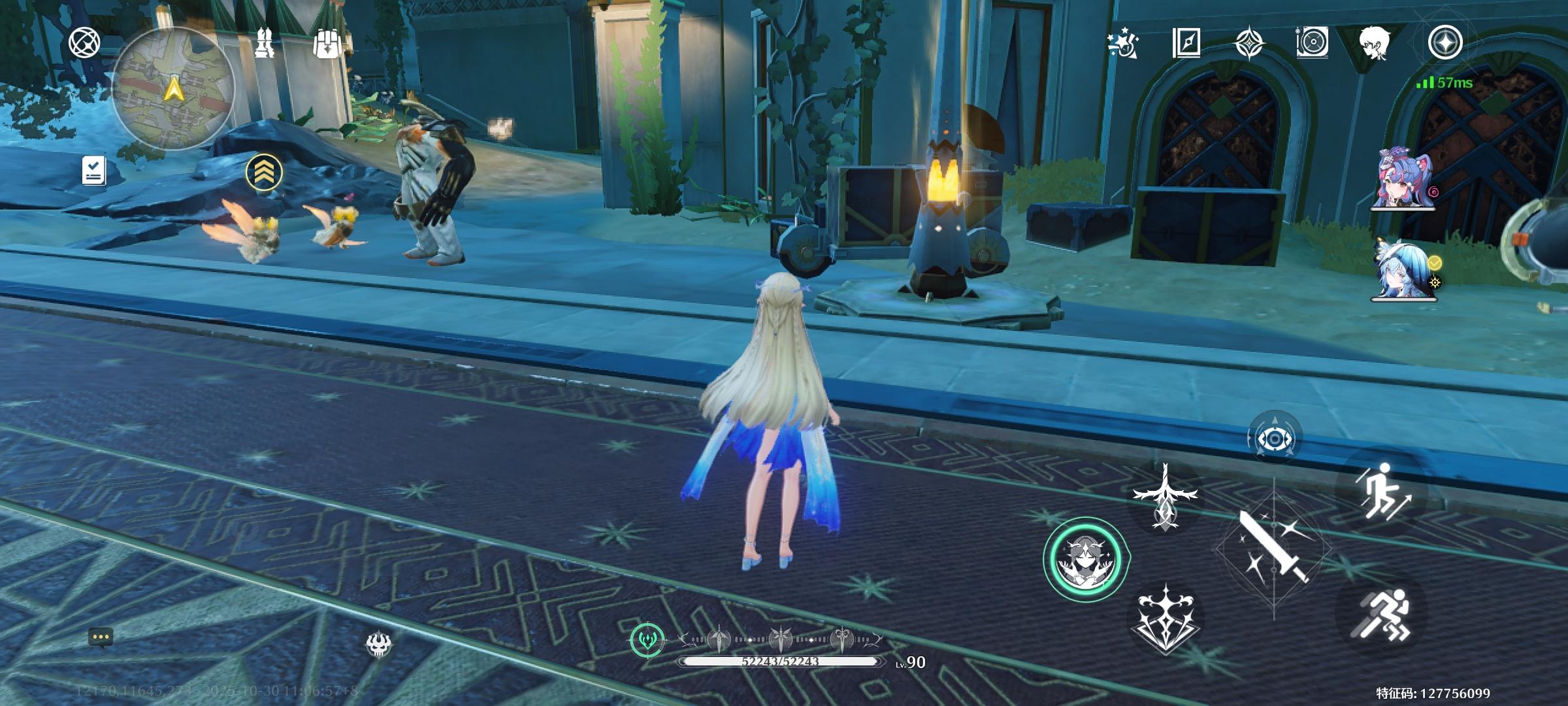Open the circled star icon at far top right
The height and width of the screenshot is (706, 1568).
[x=1445, y=43]
